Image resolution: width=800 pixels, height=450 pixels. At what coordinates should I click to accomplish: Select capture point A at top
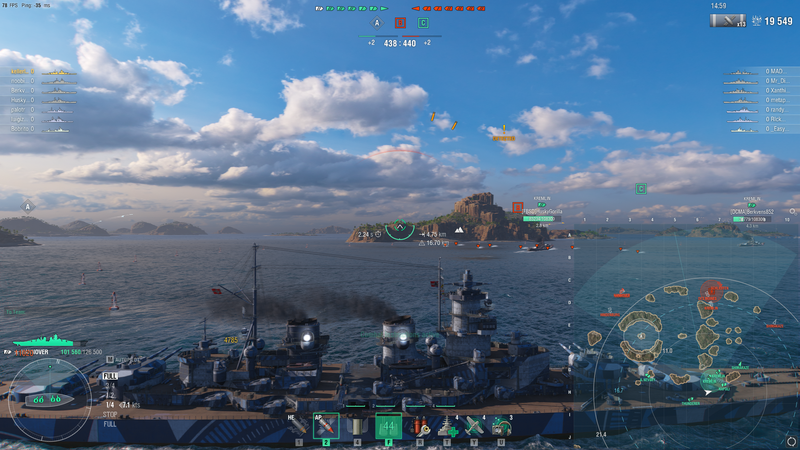click(x=377, y=22)
